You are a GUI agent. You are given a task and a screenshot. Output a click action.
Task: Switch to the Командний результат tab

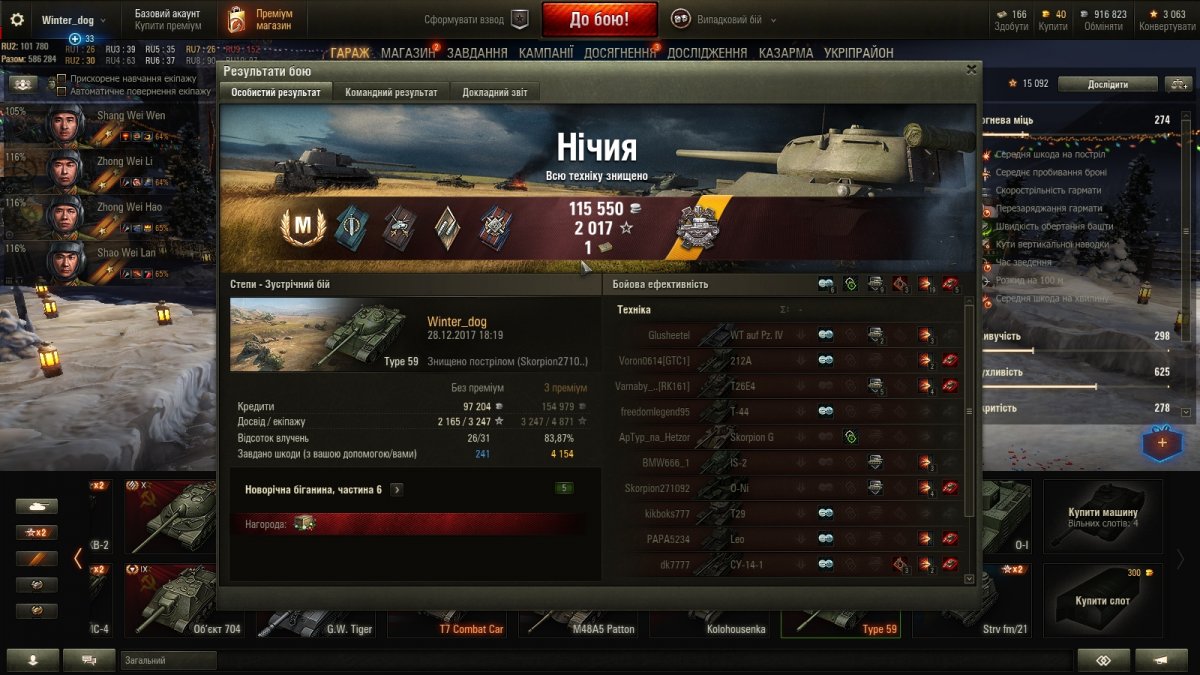click(391, 92)
